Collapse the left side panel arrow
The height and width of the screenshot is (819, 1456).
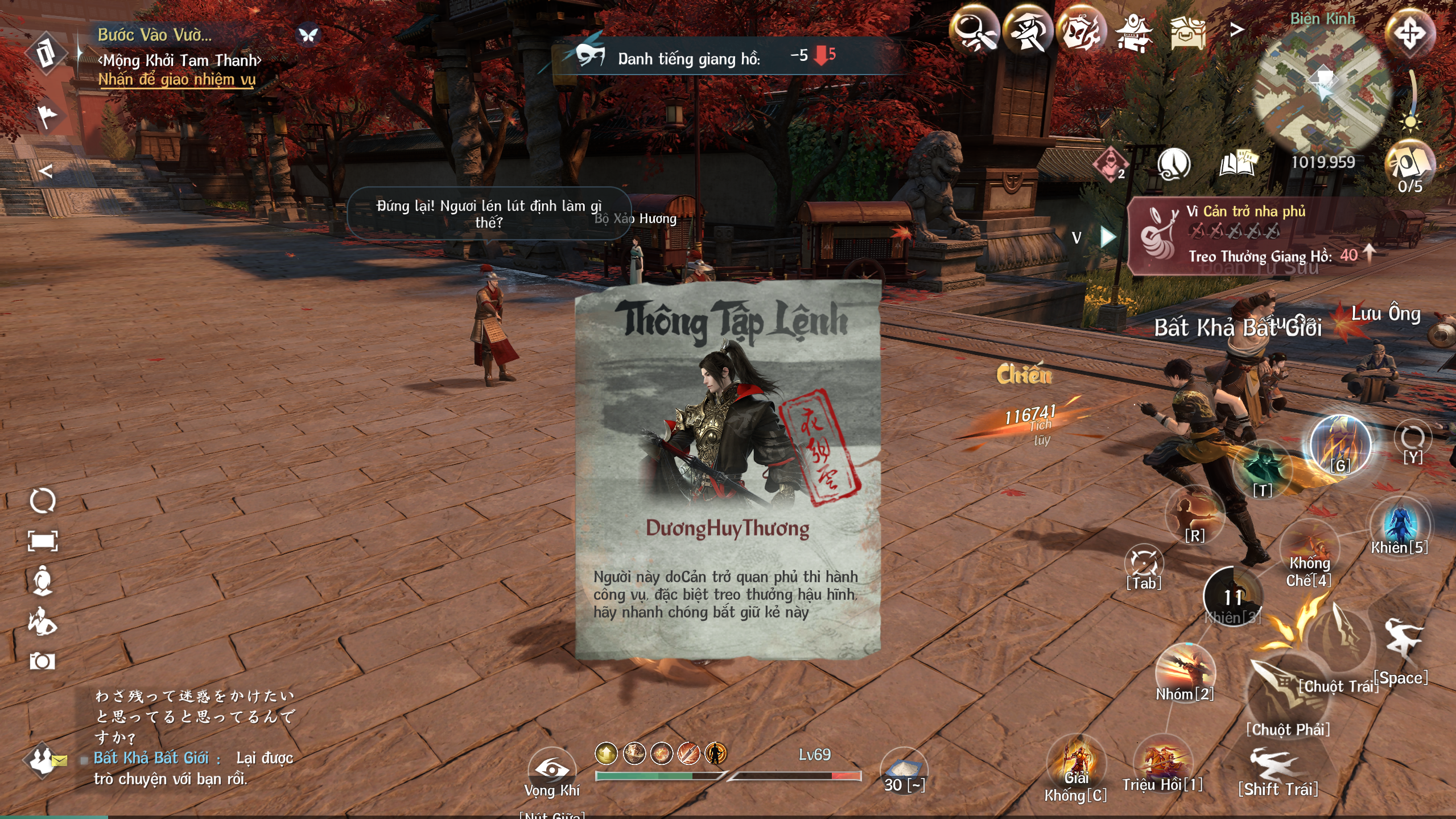[x=46, y=171]
